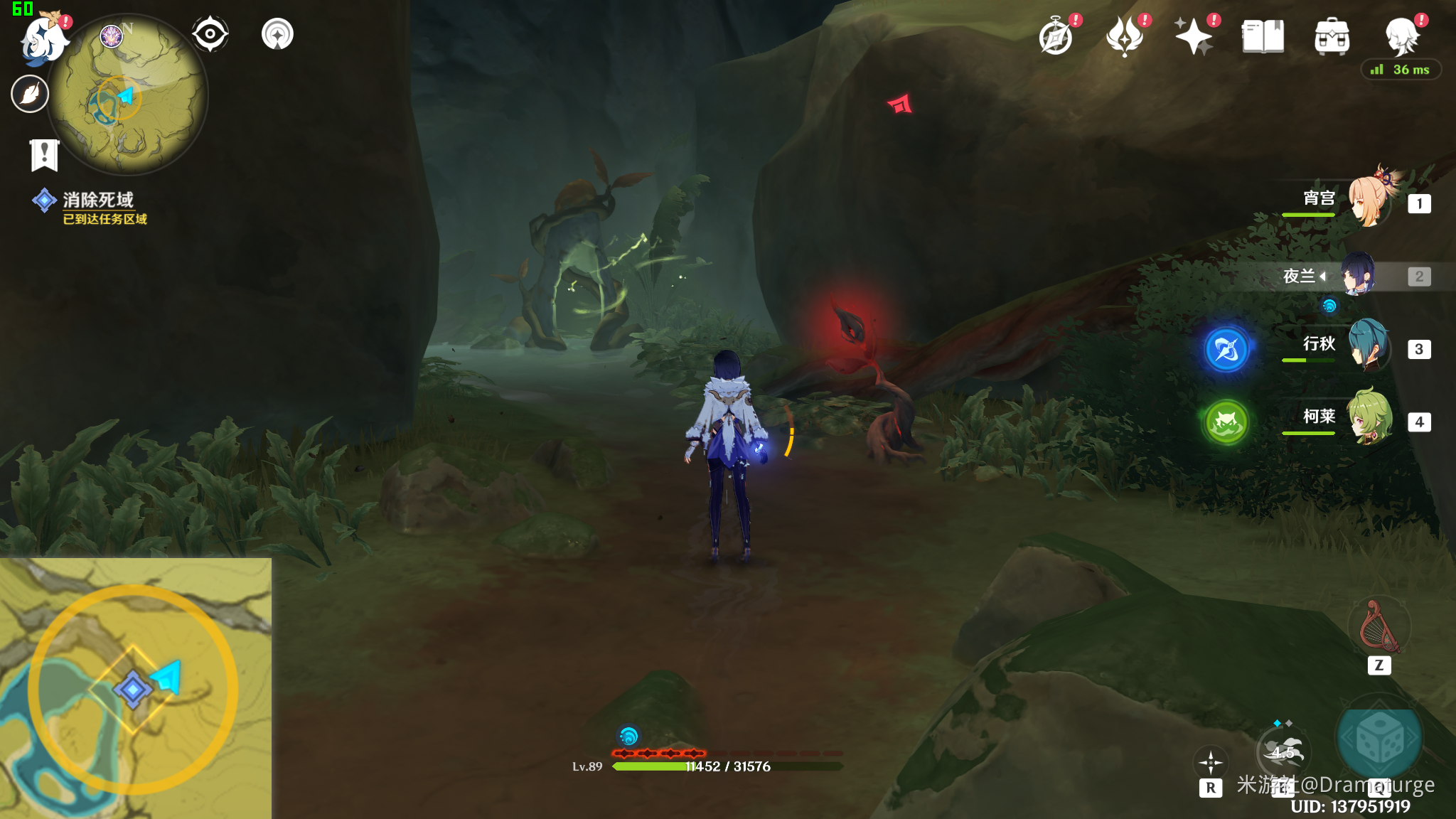Open the quest banner exclamation icon

44,154
